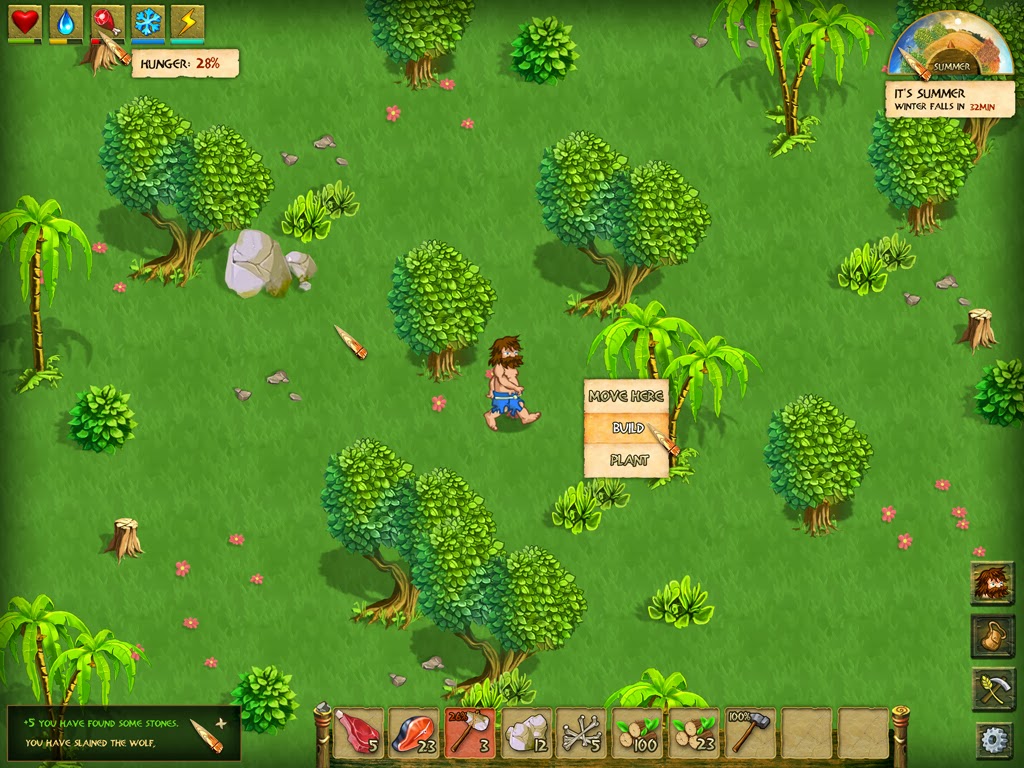Choose the wood logs stack of 23

(694, 733)
